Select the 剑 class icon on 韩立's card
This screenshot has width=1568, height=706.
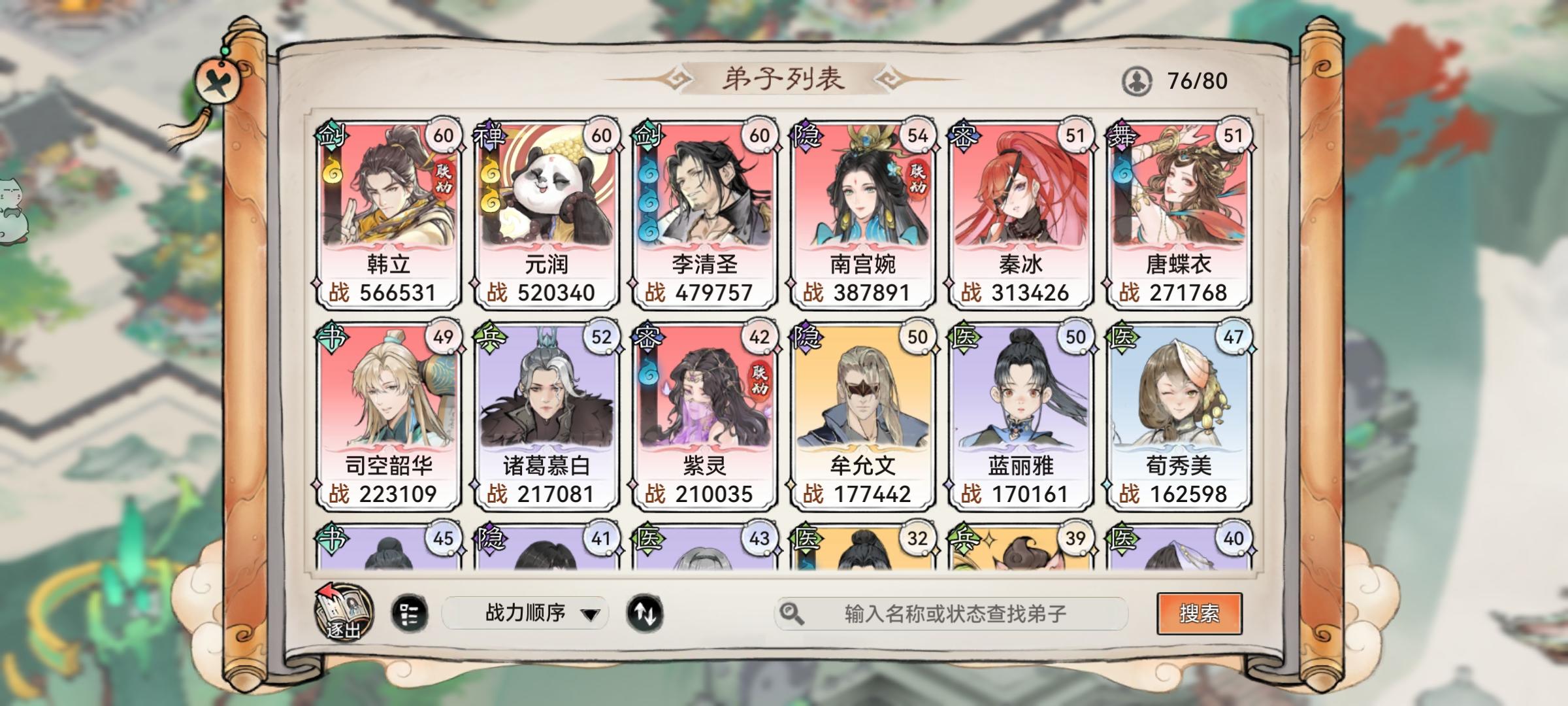330,136
